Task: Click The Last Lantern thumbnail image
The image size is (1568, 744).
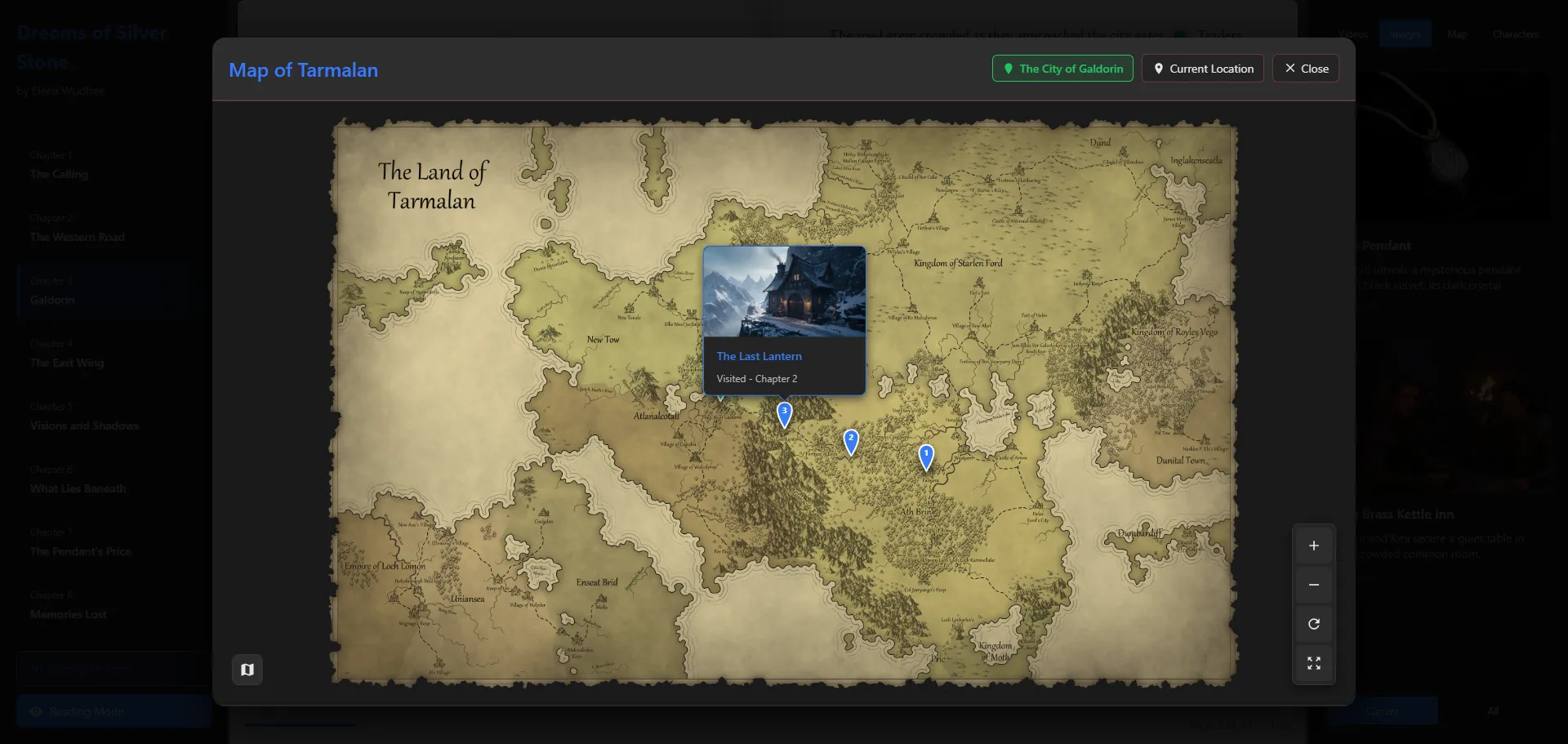Action: pos(784,292)
